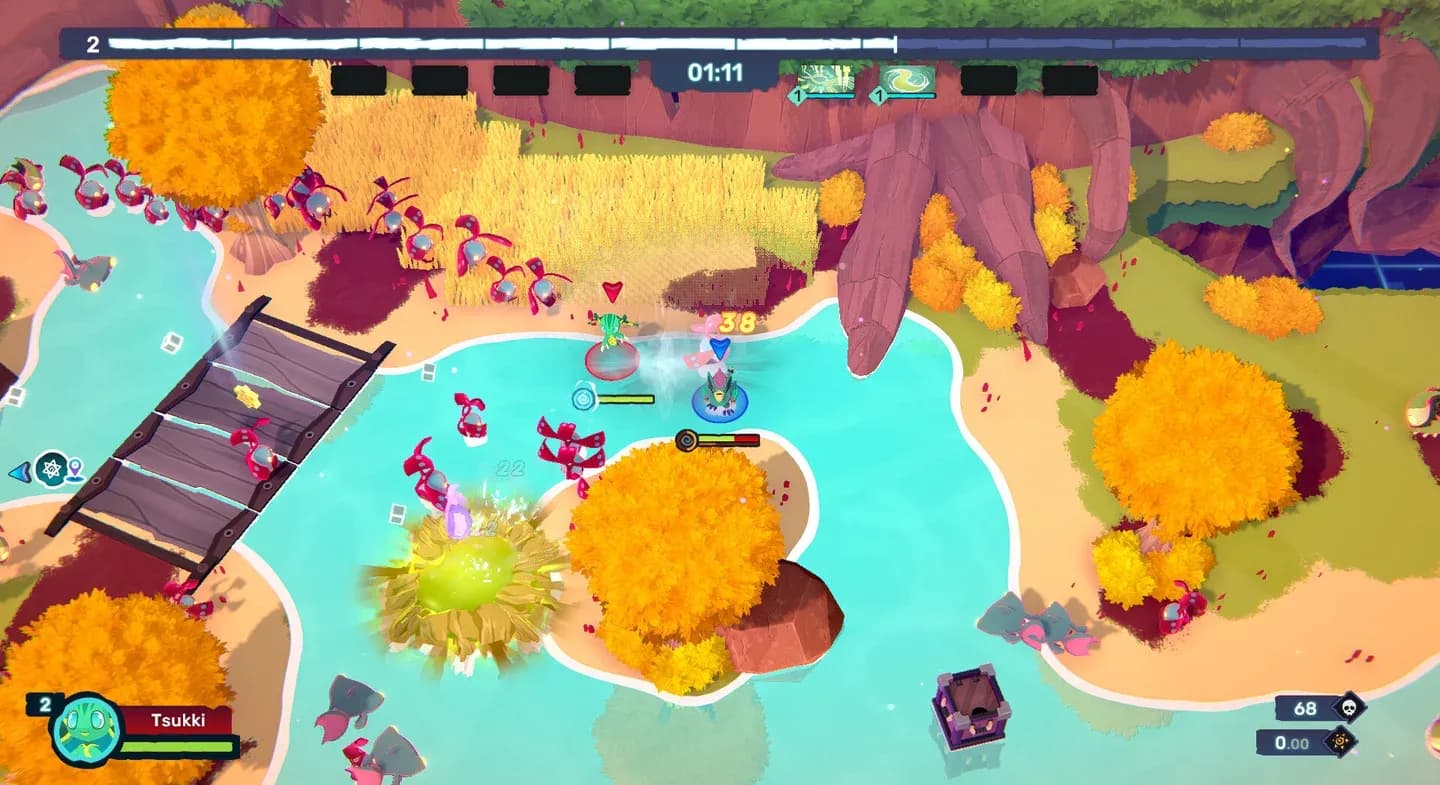
Task: Click the sun currency icon
Action: [x=1339, y=743]
